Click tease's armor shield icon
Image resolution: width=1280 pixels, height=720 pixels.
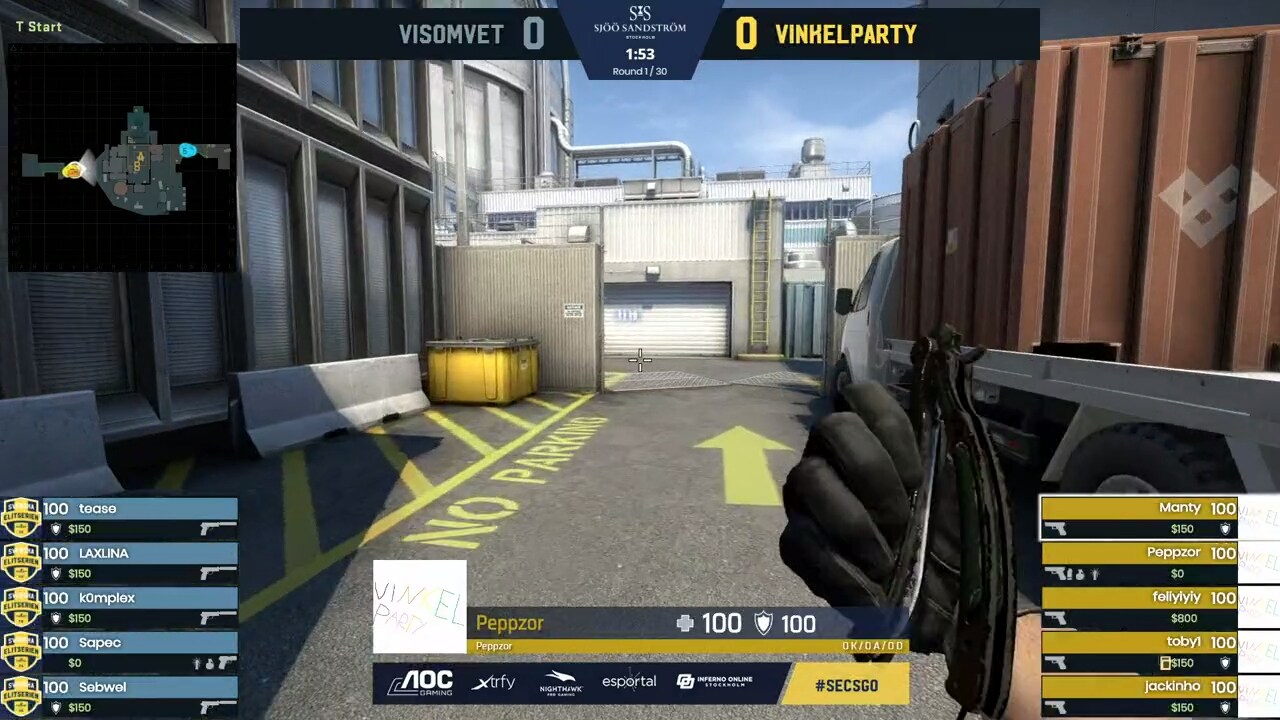tap(56, 527)
